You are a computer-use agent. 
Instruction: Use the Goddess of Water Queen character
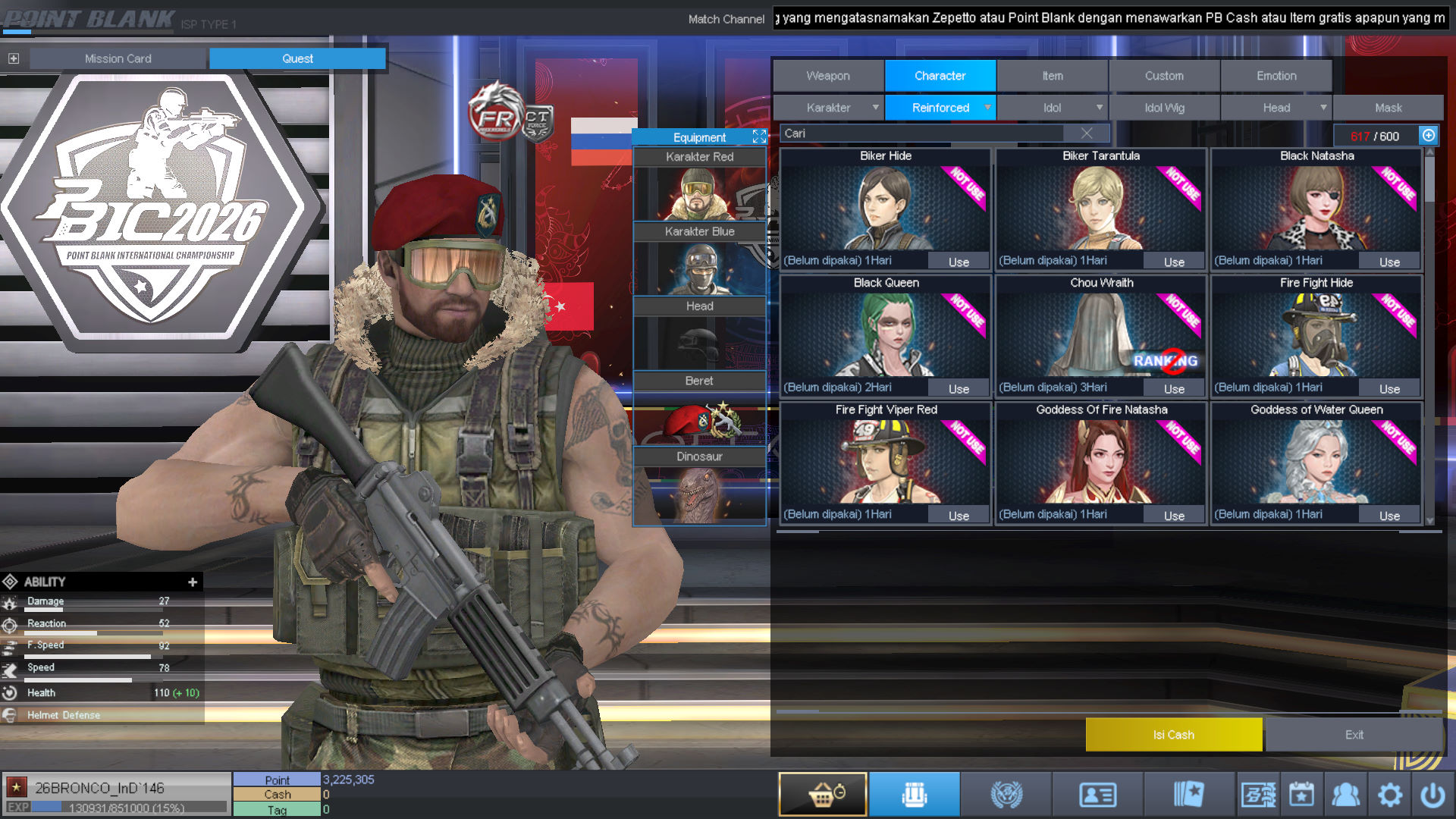[x=1389, y=516]
